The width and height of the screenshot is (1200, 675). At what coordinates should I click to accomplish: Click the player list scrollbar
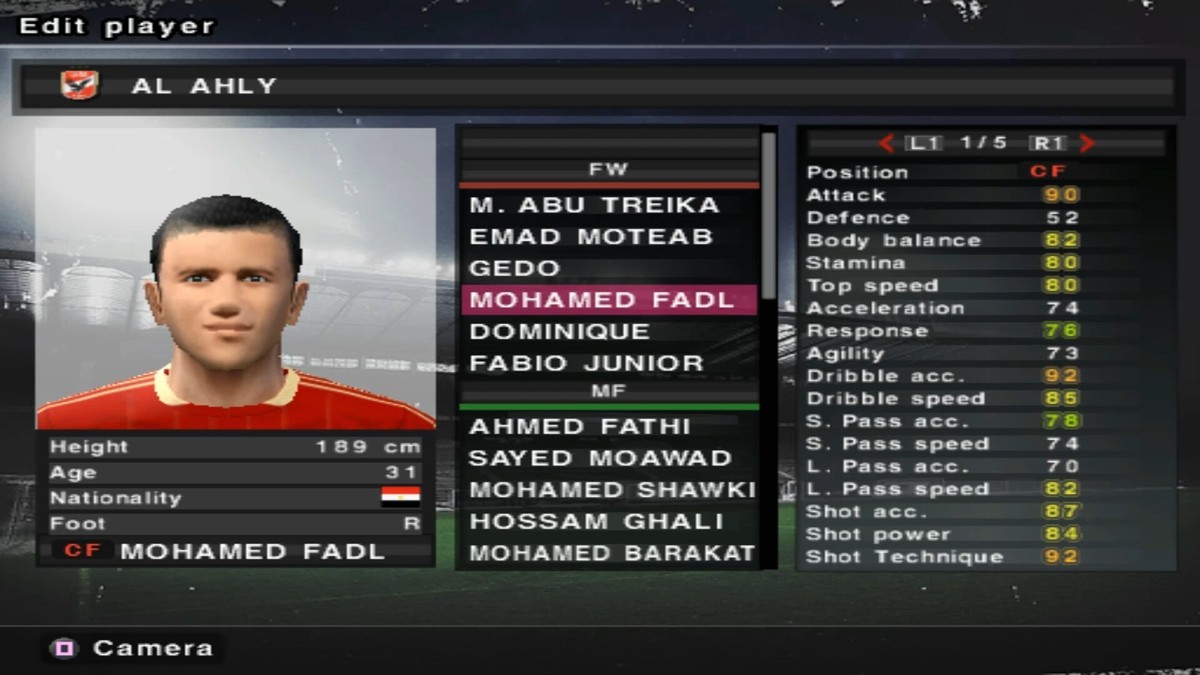click(x=768, y=214)
